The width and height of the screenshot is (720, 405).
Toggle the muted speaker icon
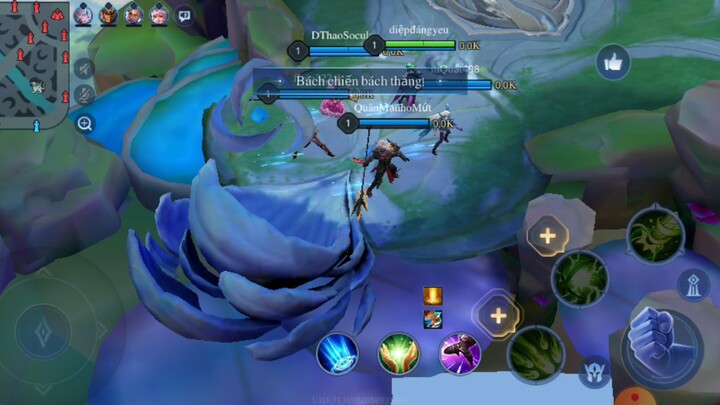tap(85, 68)
